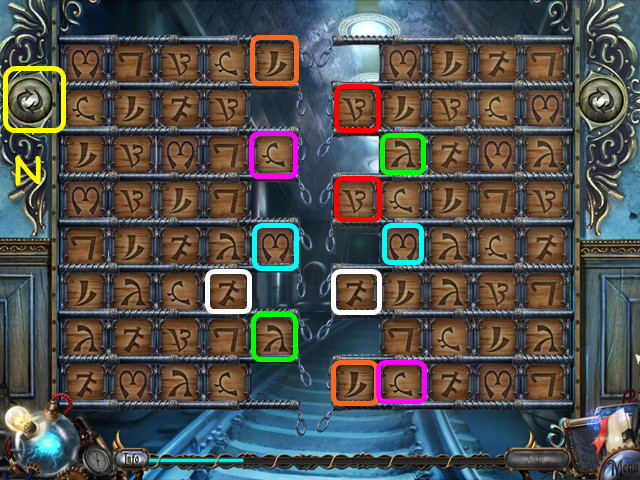Pick the white-outlined tile on the left rack
640x480 pixels.
[228, 292]
